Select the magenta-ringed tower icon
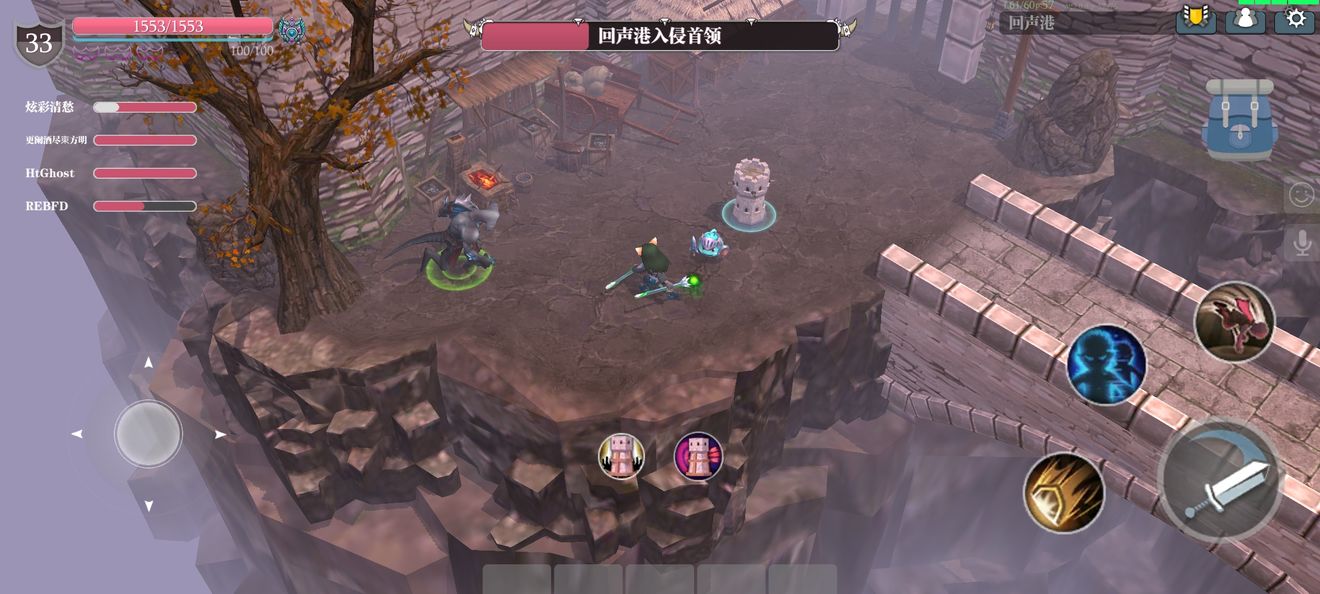Image resolution: width=1320 pixels, height=594 pixels. tap(698, 456)
